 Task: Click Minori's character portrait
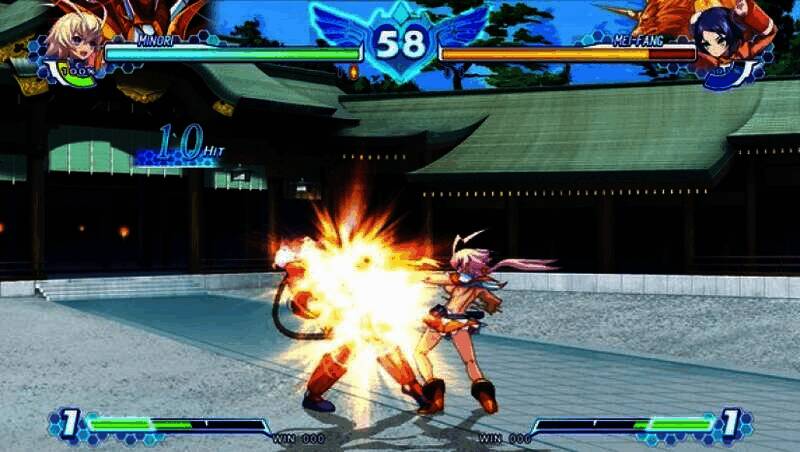(x=72, y=40)
